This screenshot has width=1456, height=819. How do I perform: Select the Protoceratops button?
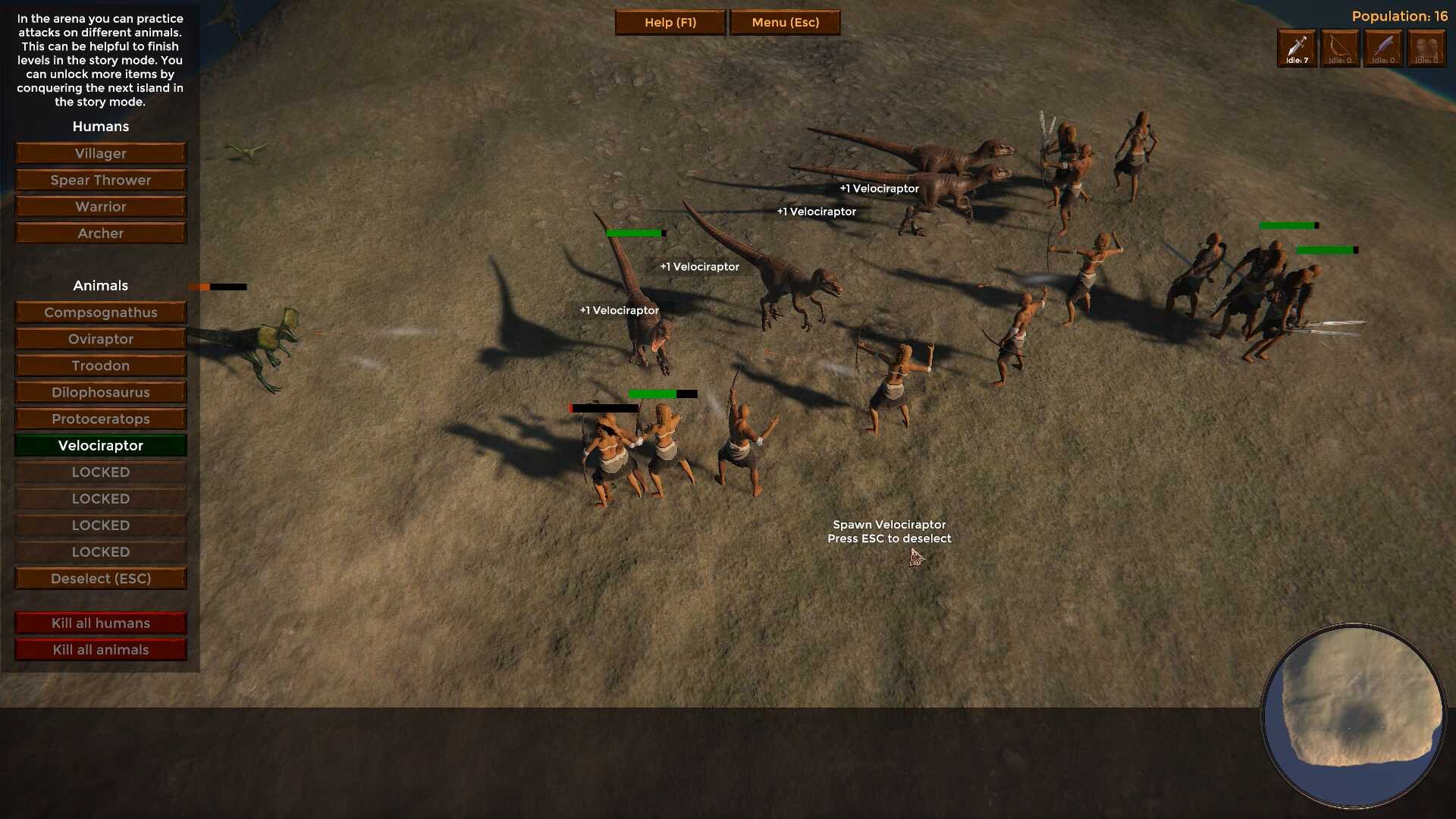(x=101, y=419)
